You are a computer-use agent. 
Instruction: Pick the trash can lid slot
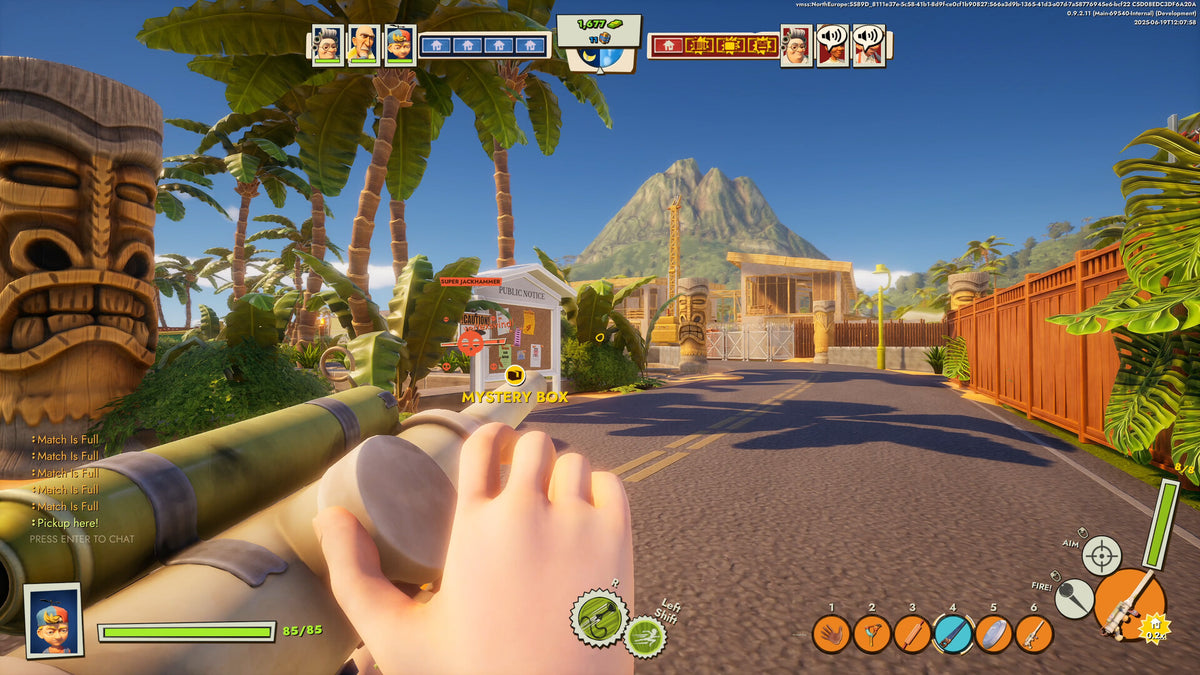[x=994, y=634]
